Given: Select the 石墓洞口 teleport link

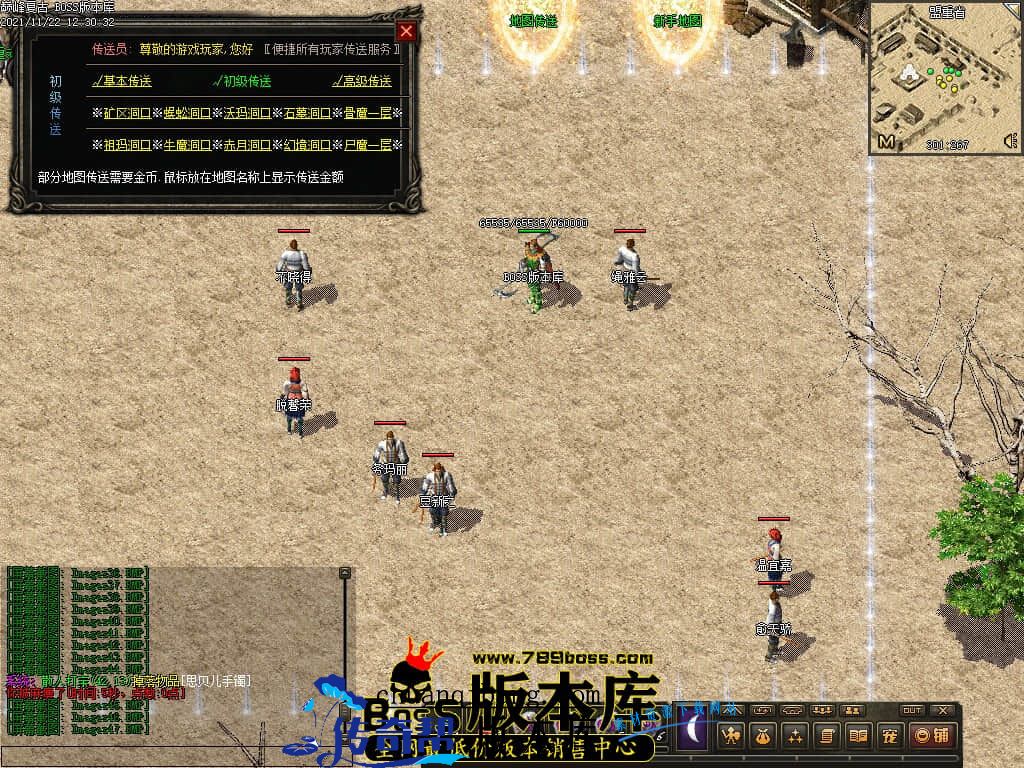Looking at the screenshot, I should pos(307,113).
